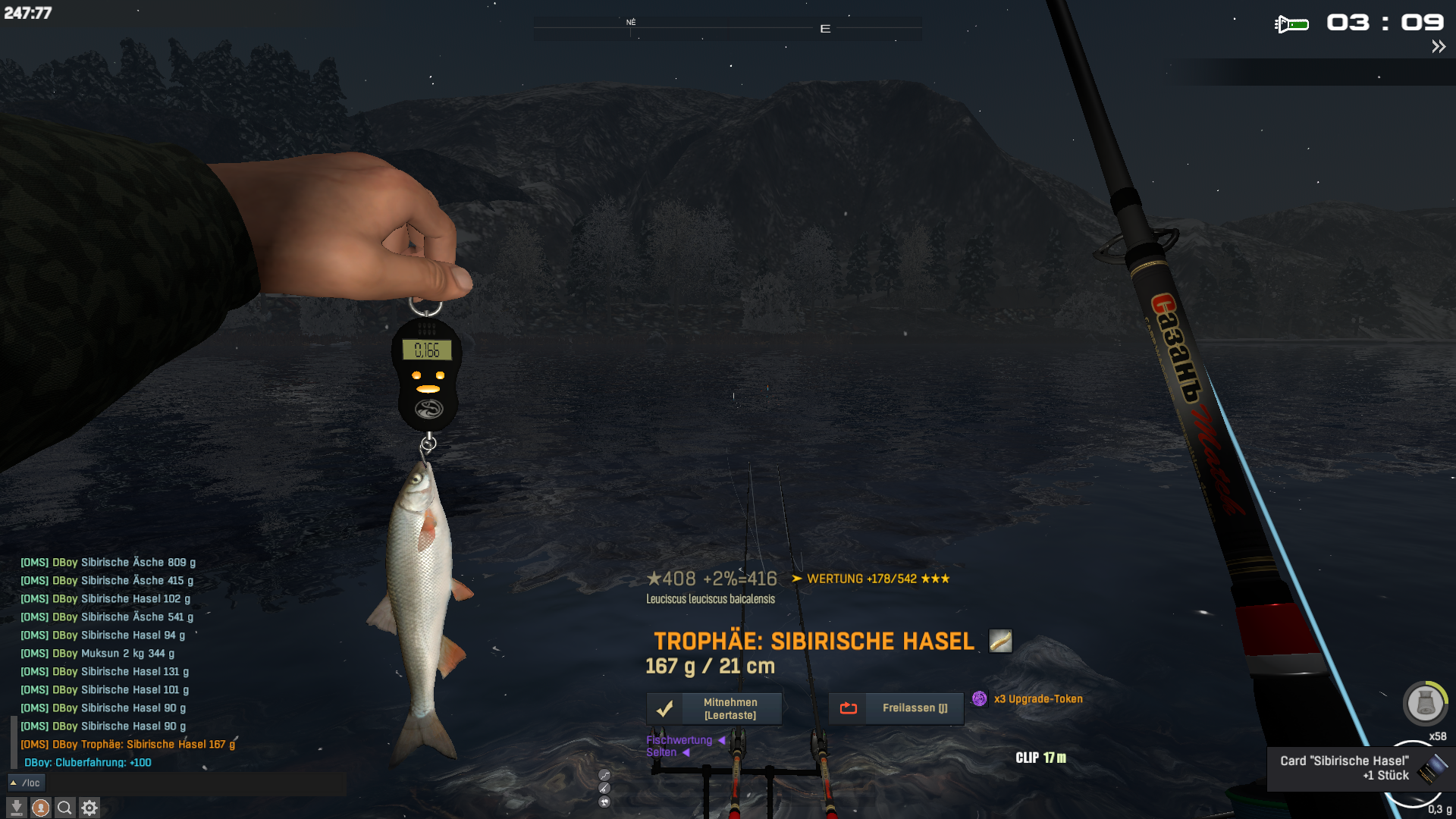Image resolution: width=1456 pixels, height=819 pixels.
Task: Click the Upgrade-Token reward icon
Action: [x=980, y=698]
